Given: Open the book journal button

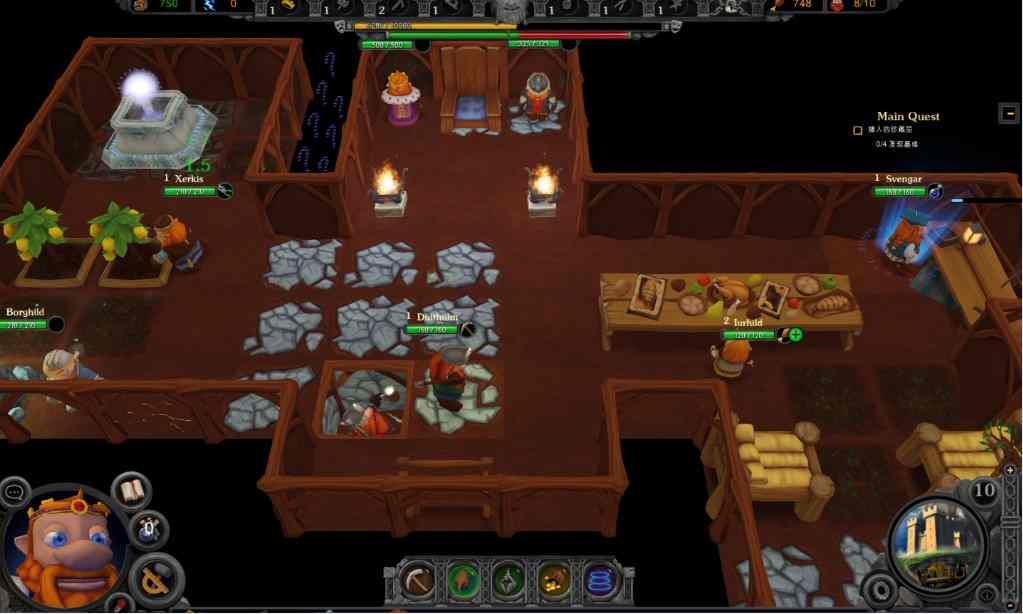Looking at the screenshot, I should pos(130,491).
